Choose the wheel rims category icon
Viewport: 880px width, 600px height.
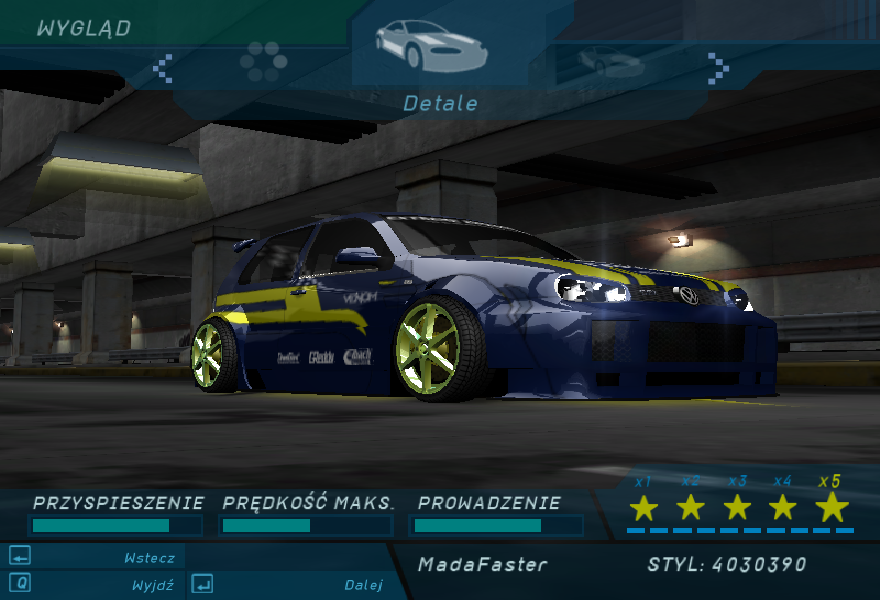pyautogui.click(x=264, y=61)
